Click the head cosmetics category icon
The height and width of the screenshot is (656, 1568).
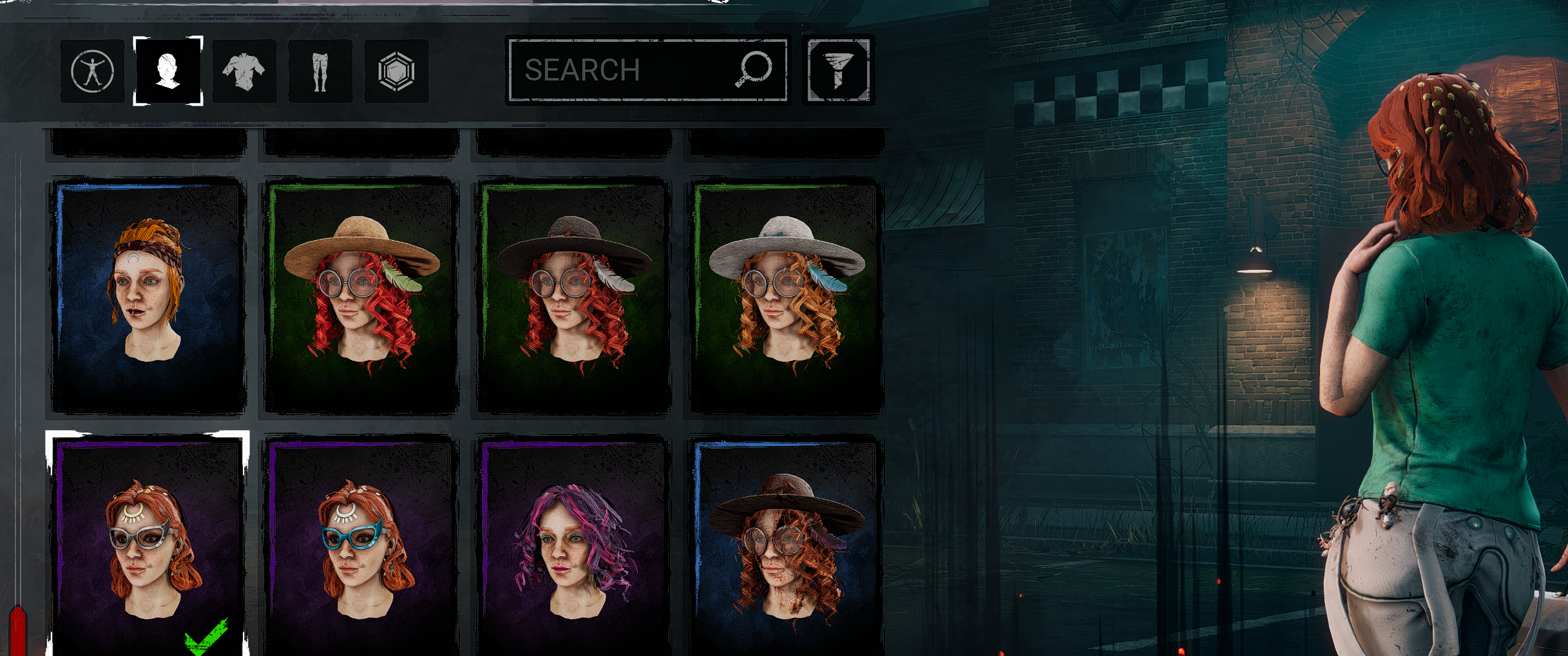[168, 71]
